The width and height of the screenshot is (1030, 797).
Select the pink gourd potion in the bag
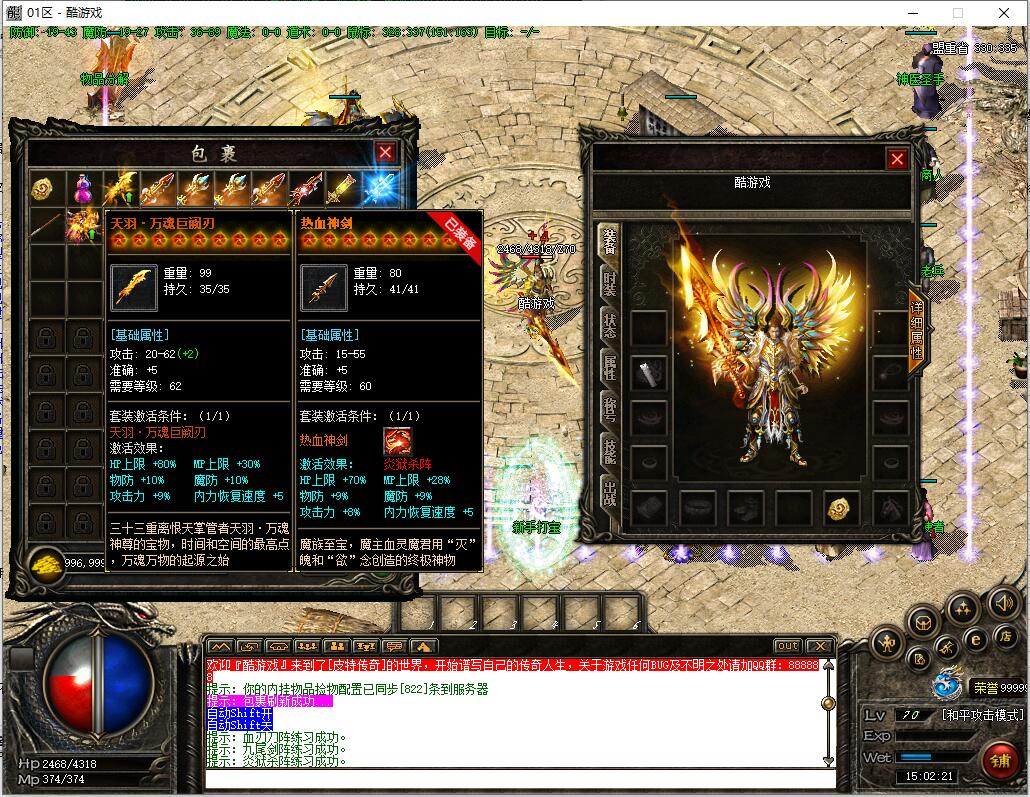pyautogui.click(x=82, y=189)
